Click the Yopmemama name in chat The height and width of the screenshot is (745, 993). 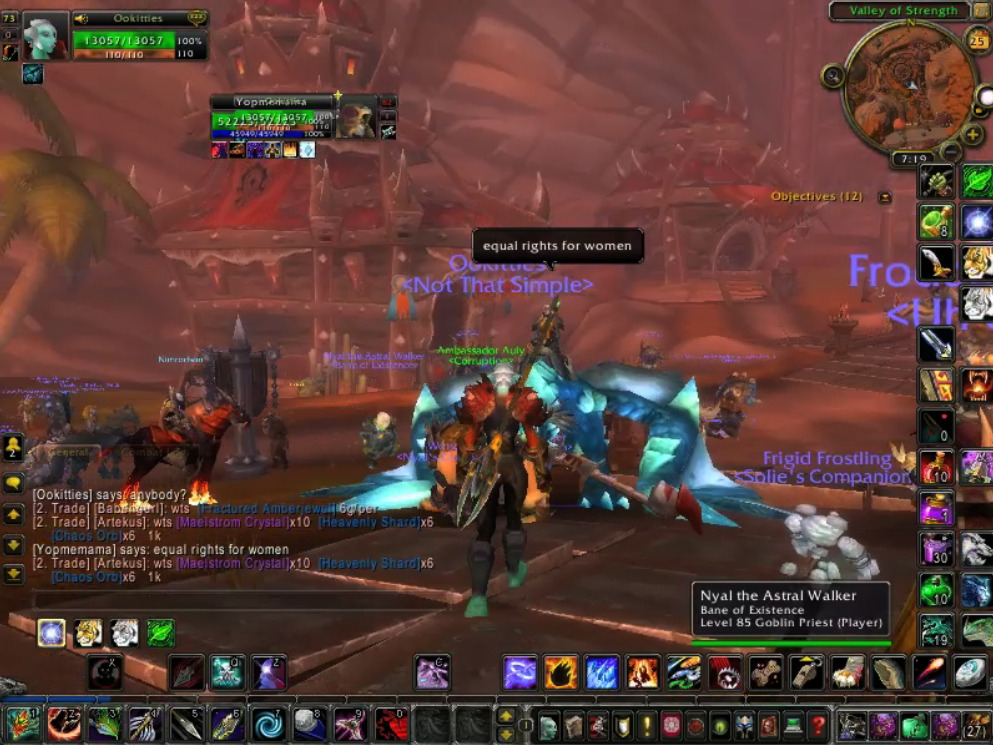click(62, 549)
